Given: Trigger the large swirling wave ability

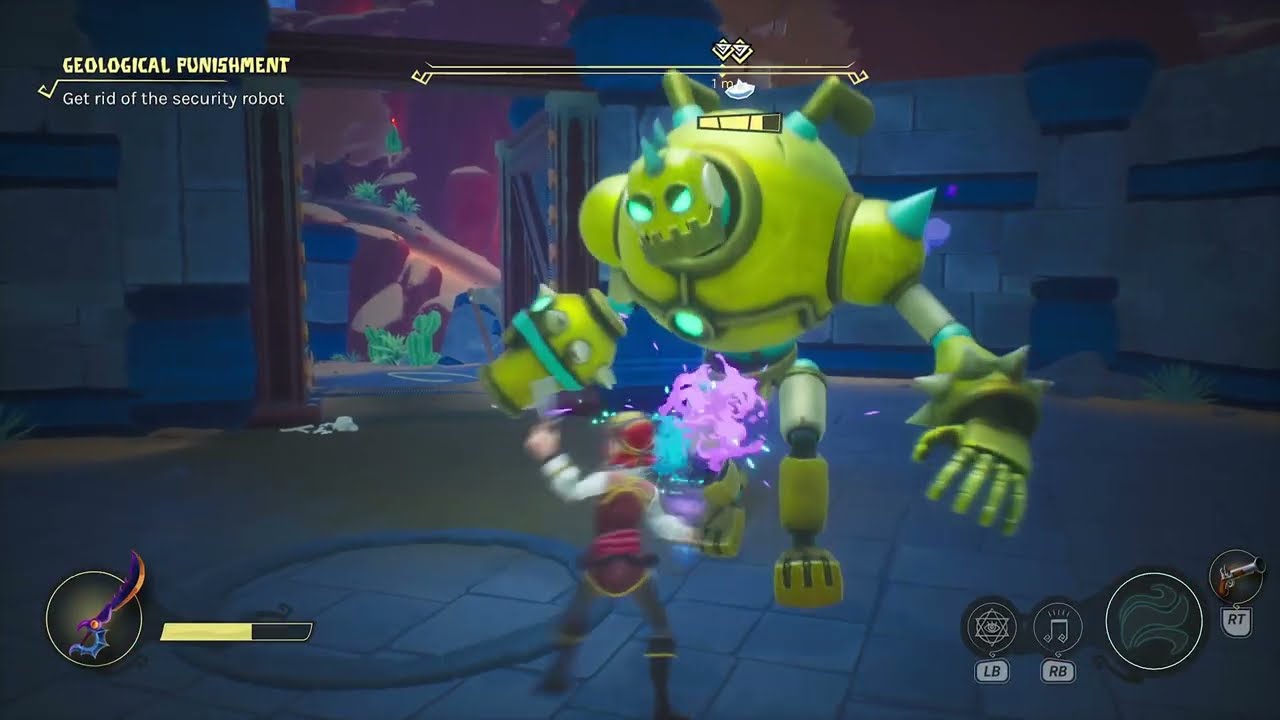Looking at the screenshot, I should [x=1153, y=621].
